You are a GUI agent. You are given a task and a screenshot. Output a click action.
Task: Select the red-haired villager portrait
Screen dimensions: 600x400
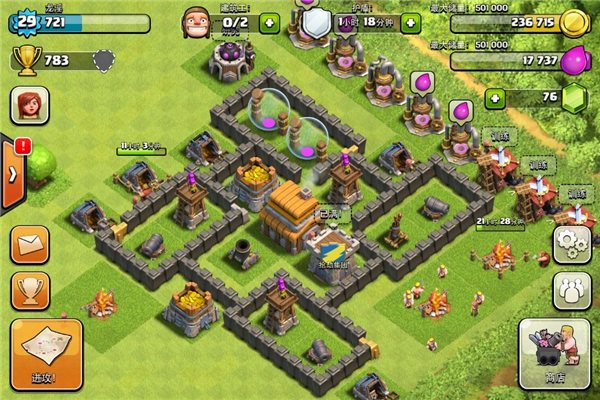[x=30, y=104]
